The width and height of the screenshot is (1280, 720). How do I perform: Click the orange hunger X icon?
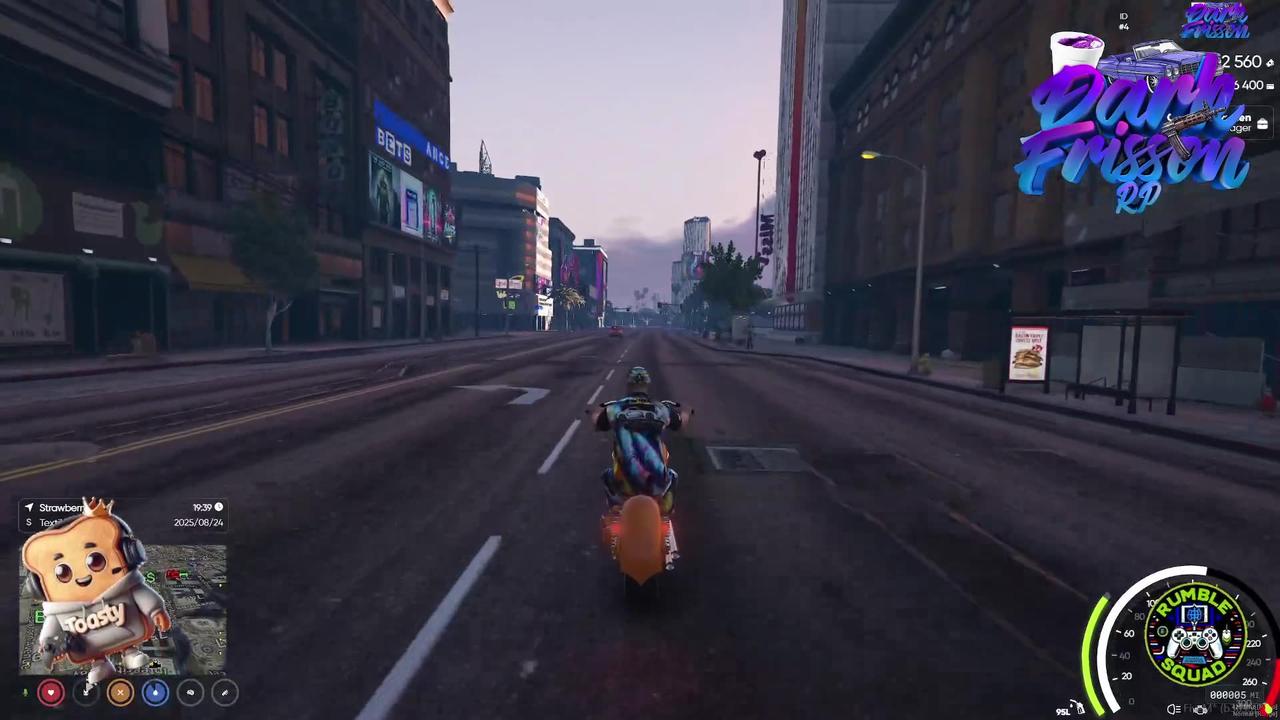(x=119, y=692)
